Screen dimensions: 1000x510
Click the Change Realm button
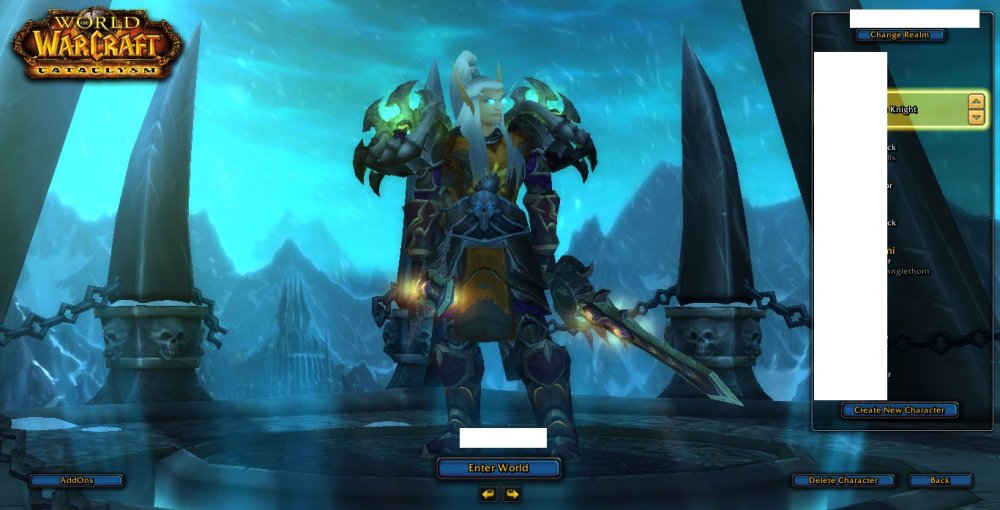coord(900,35)
